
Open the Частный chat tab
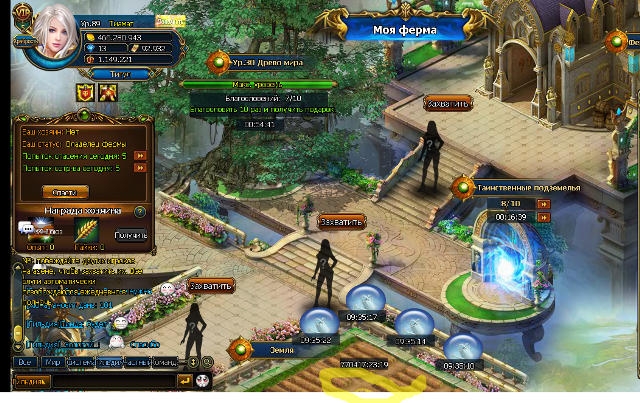137,362
